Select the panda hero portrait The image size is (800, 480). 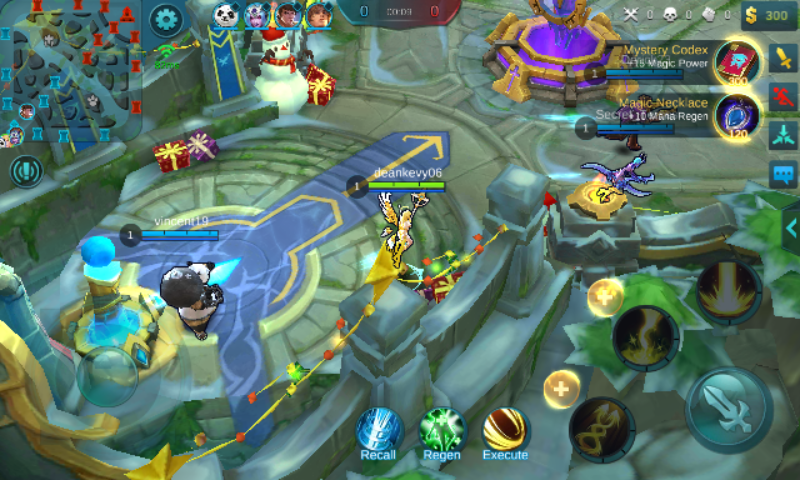(x=226, y=16)
